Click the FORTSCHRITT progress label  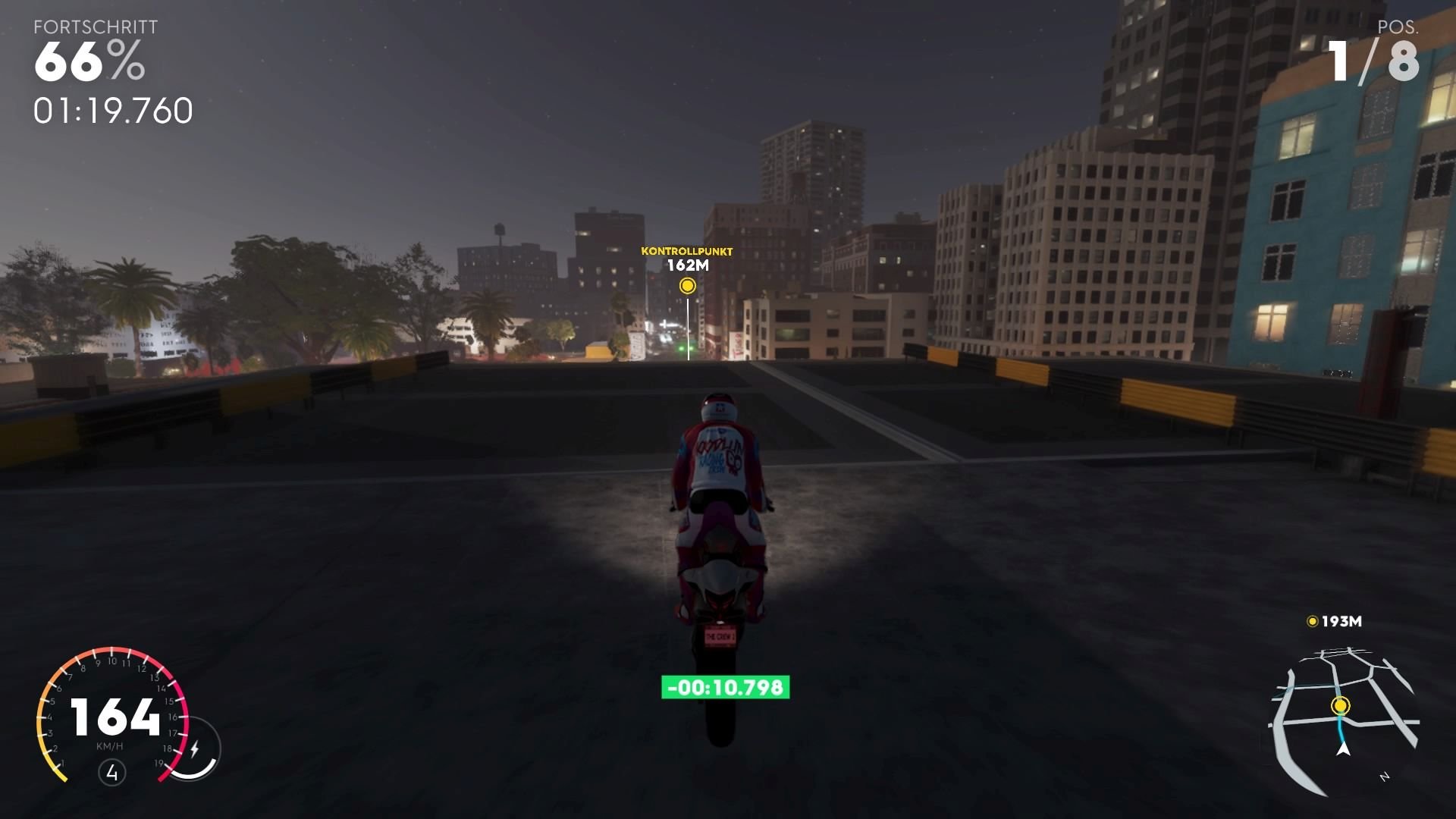point(94,27)
